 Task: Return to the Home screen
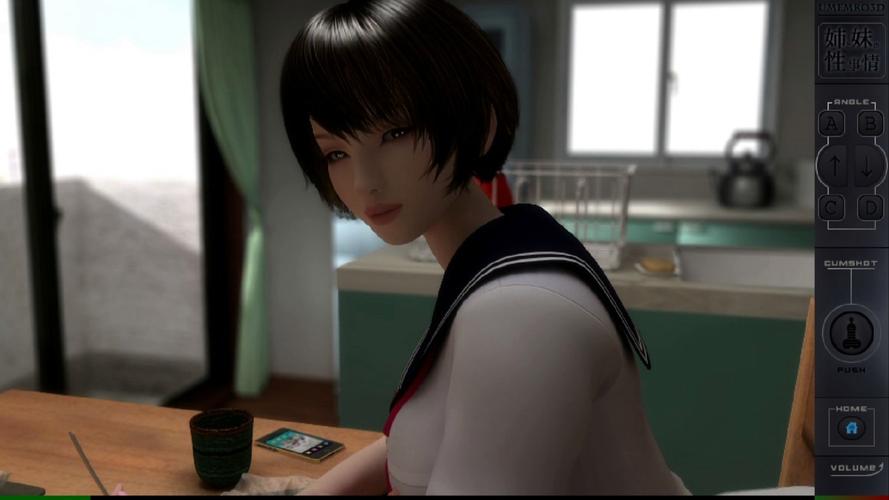[x=851, y=428]
